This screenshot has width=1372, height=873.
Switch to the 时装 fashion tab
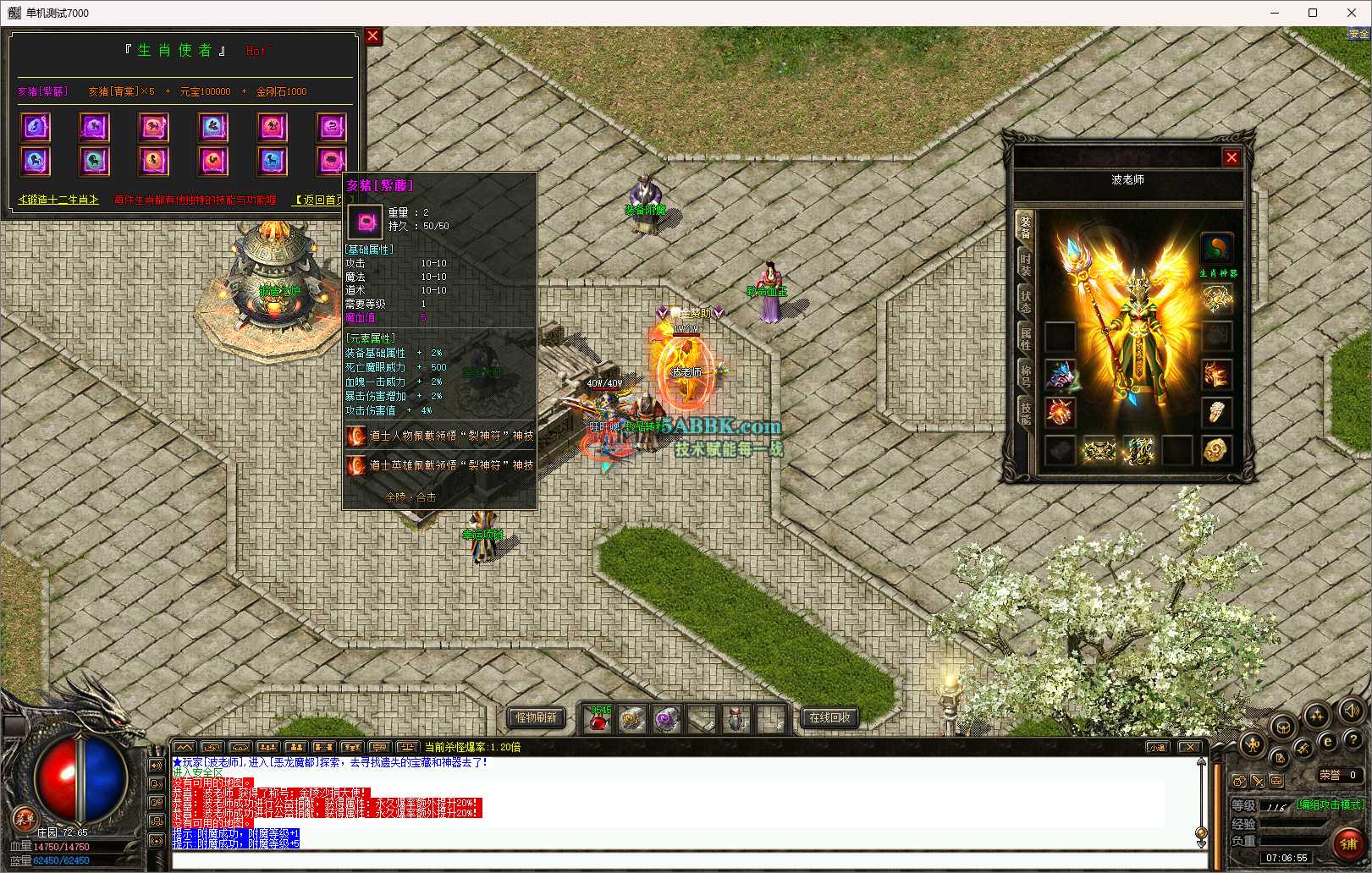pyautogui.click(x=1025, y=264)
